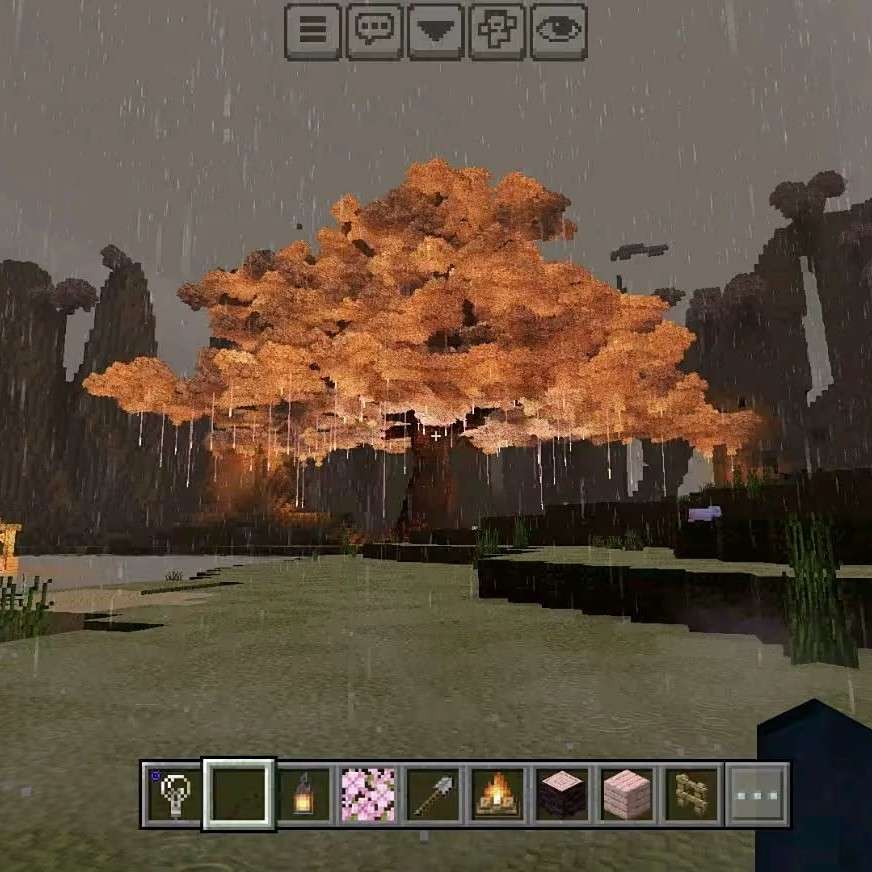Open inventory with the three dots button

coord(757,795)
